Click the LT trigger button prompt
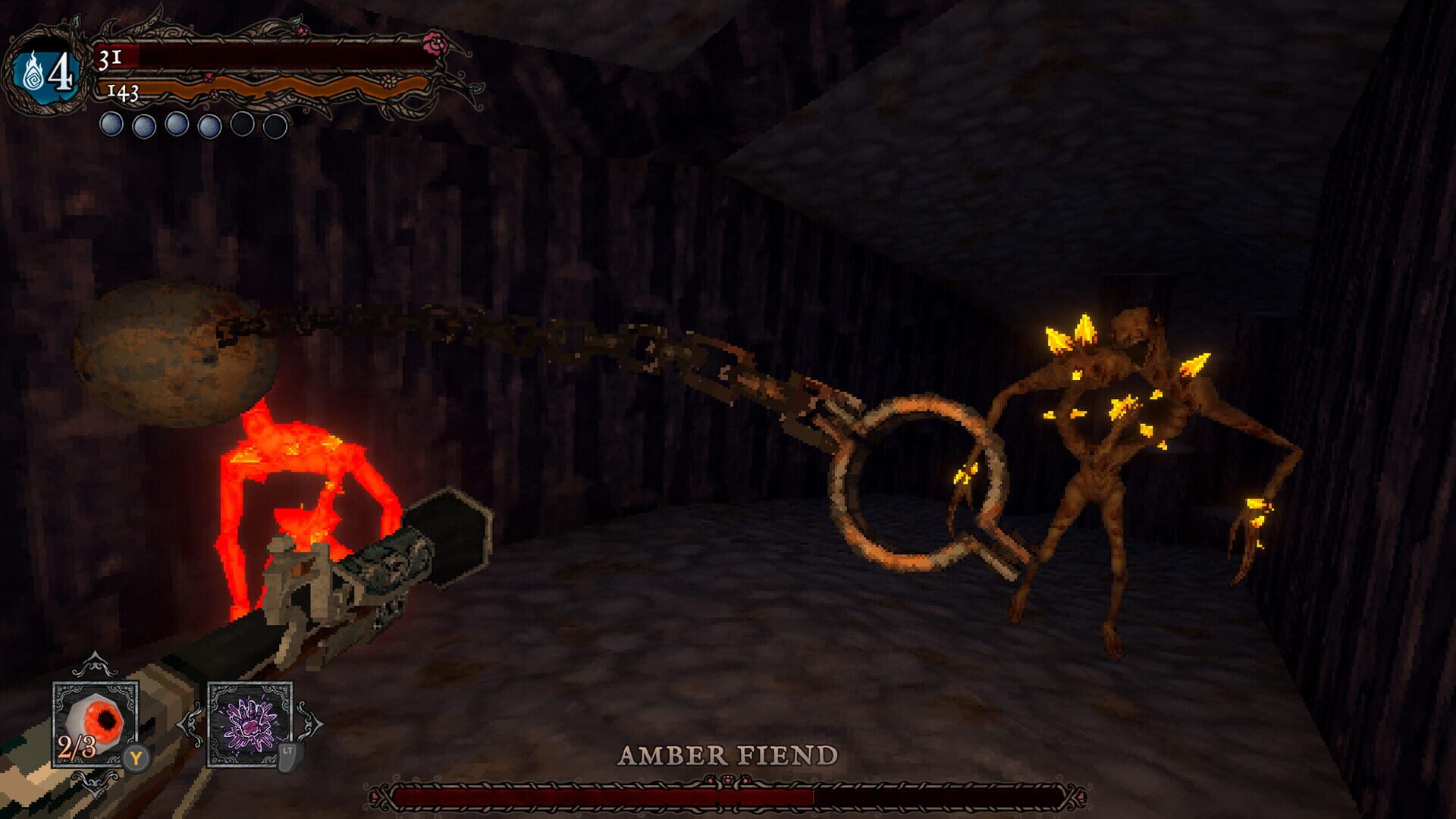Image resolution: width=1456 pixels, height=819 pixels. tap(287, 758)
